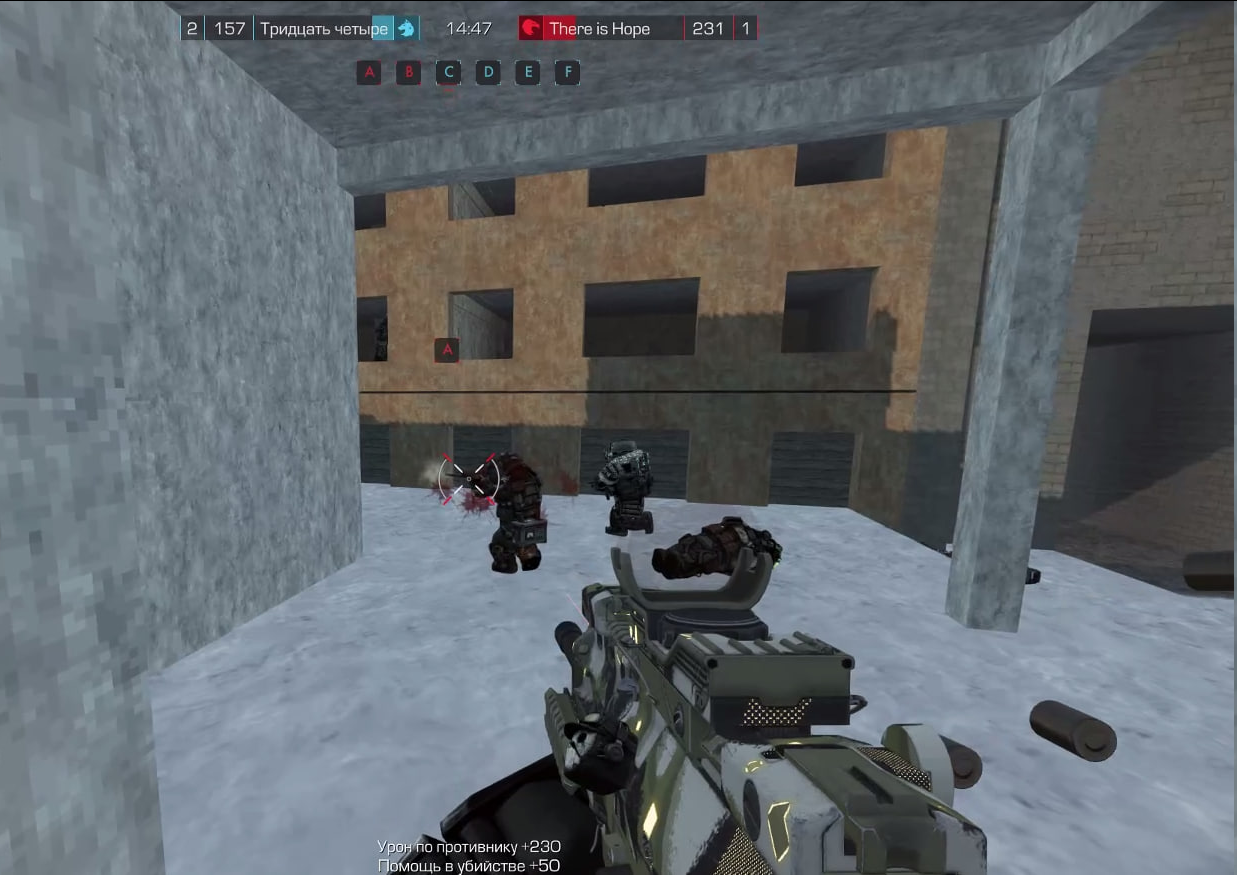Select the There is Hope team name

[599, 28]
